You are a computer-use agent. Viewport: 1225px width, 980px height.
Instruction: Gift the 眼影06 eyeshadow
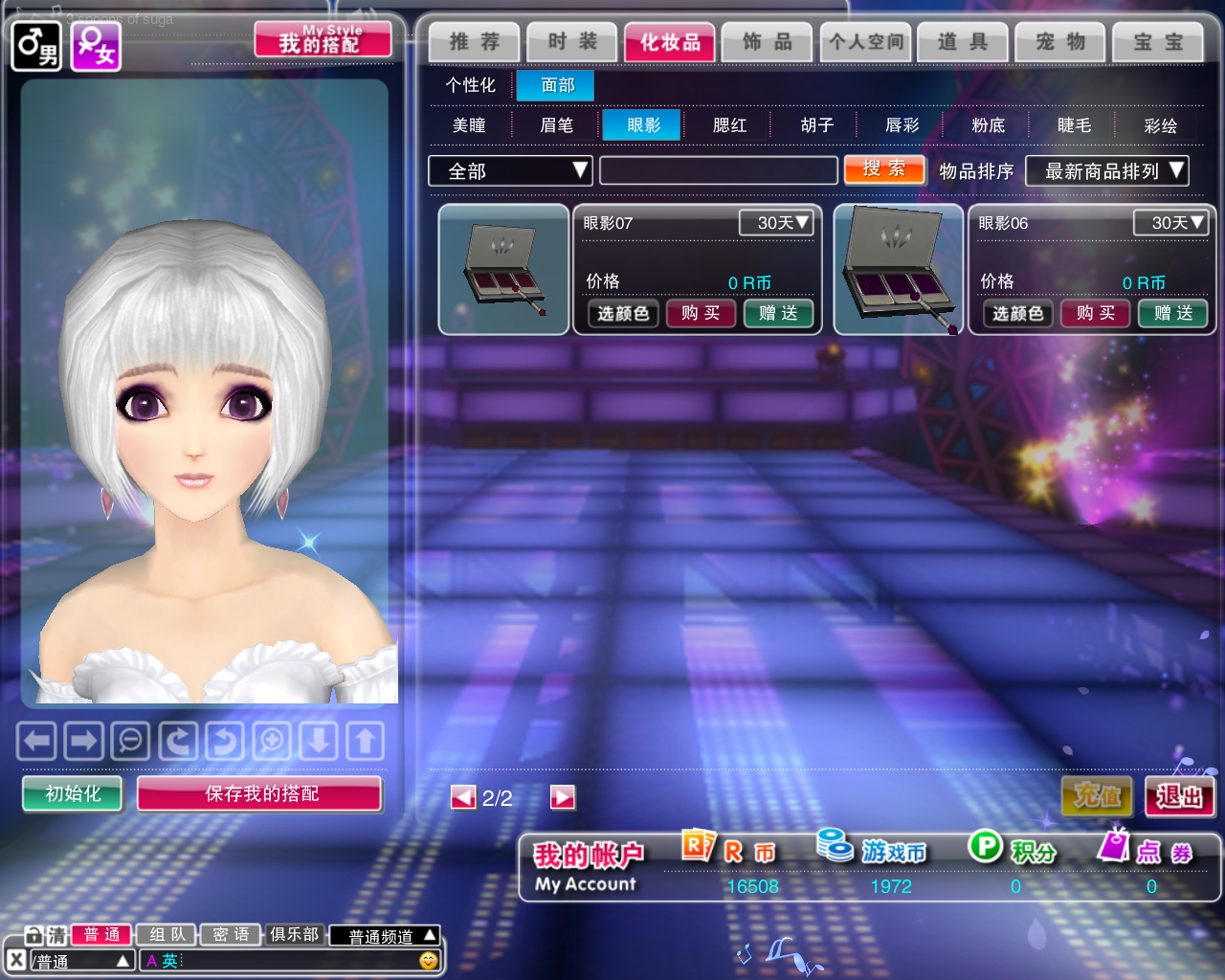pyautogui.click(x=1173, y=313)
